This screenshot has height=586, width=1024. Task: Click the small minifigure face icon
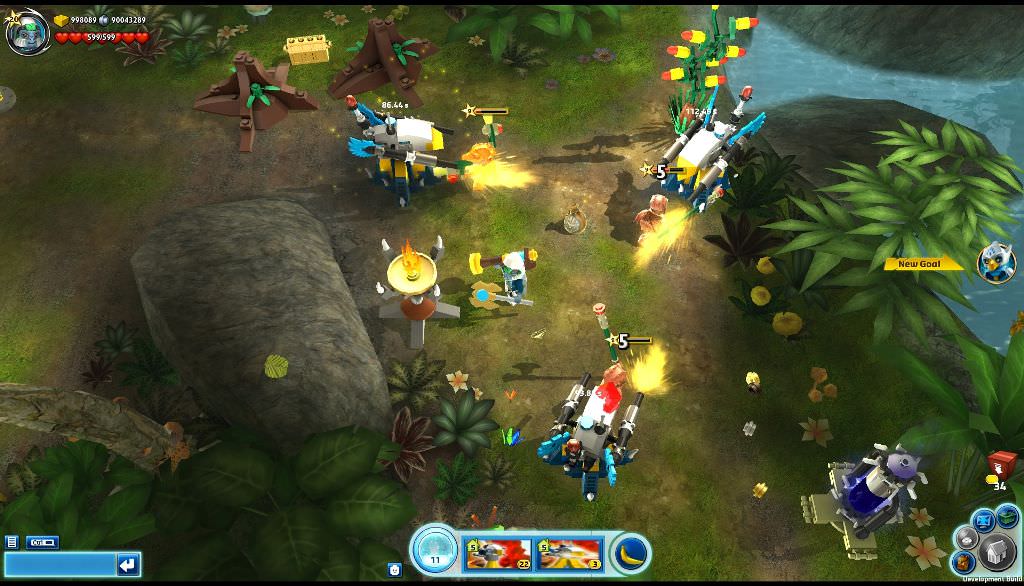tap(394, 569)
